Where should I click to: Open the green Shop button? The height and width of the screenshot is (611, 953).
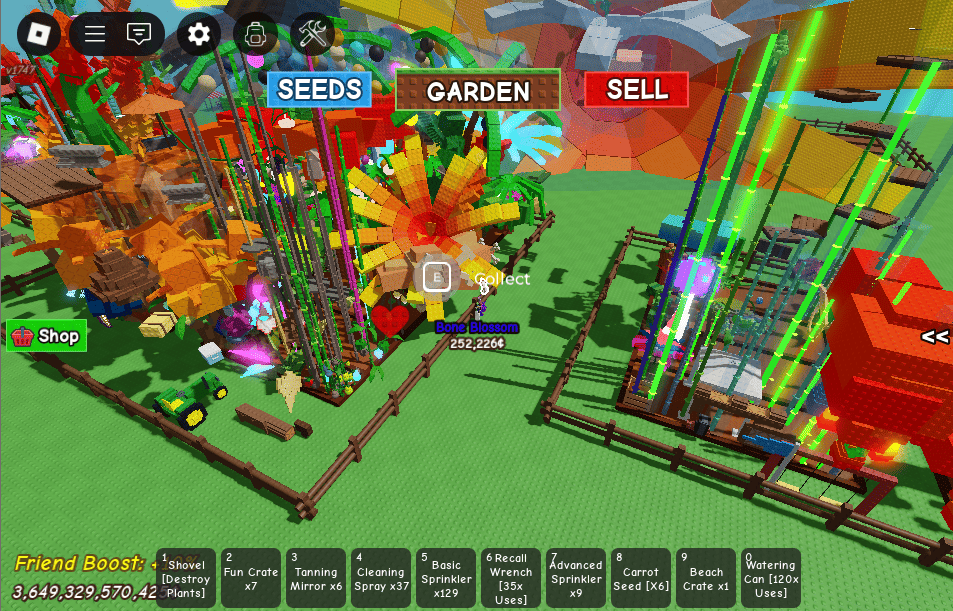point(47,337)
